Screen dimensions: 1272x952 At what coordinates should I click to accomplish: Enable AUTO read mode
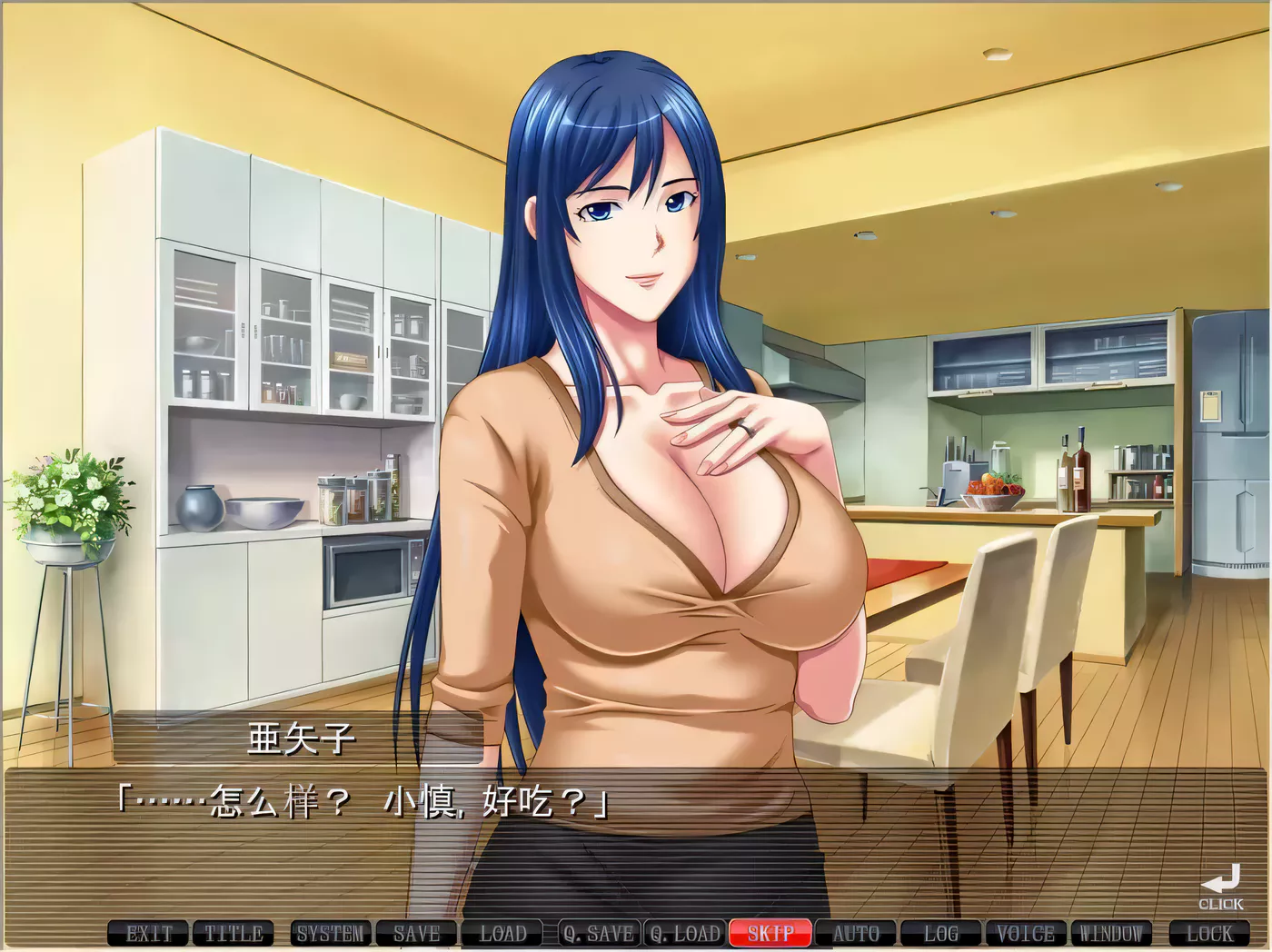pos(856,933)
